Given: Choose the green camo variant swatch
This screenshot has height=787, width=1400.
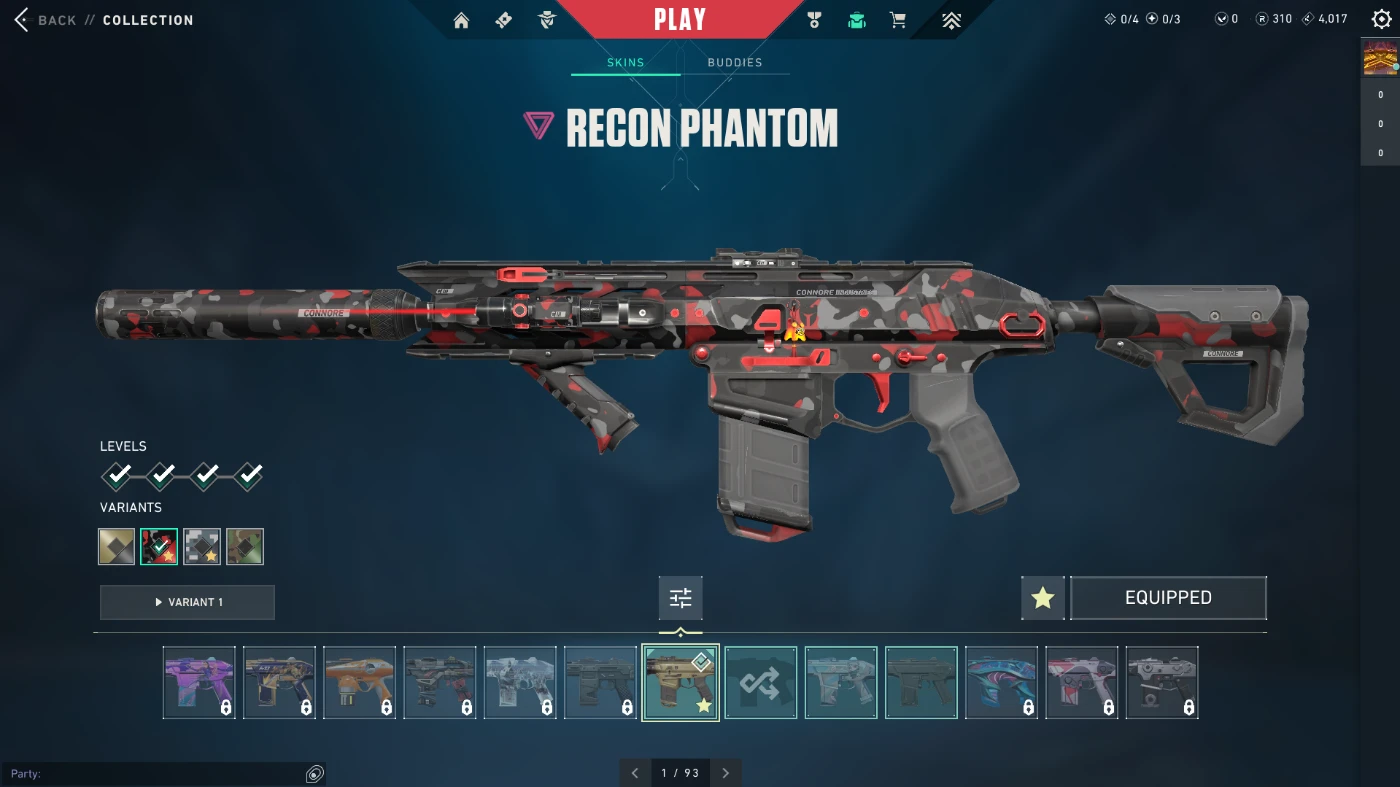Looking at the screenshot, I should [x=245, y=547].
